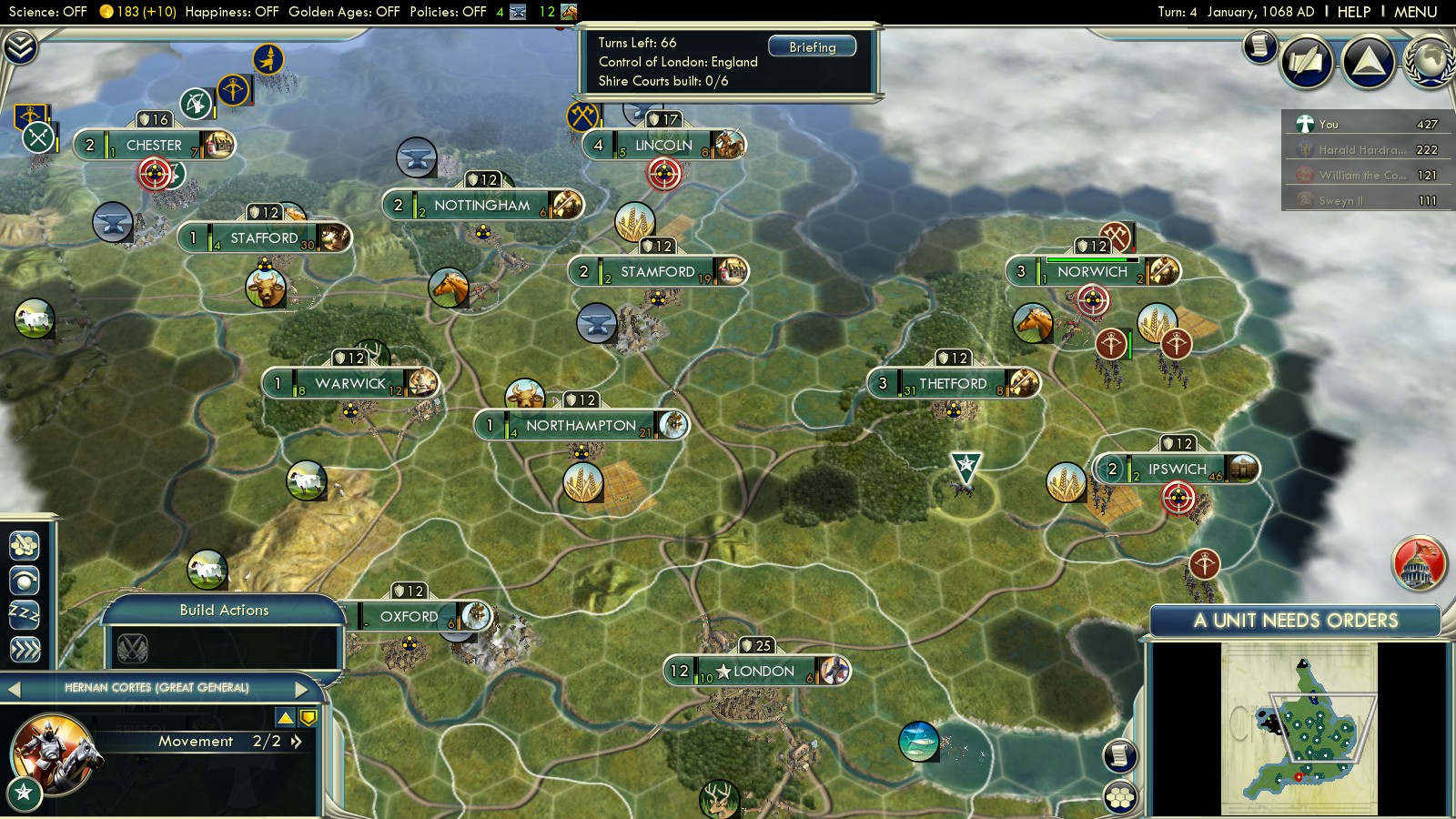This screenshot has width=1456, height=819.
Task: Select 'A Unit Needs Orders' banner
Action: point(1295,621)
